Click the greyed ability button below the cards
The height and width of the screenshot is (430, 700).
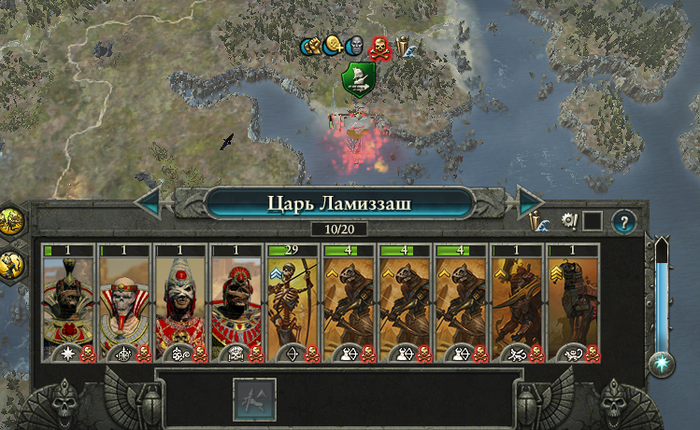253,397
